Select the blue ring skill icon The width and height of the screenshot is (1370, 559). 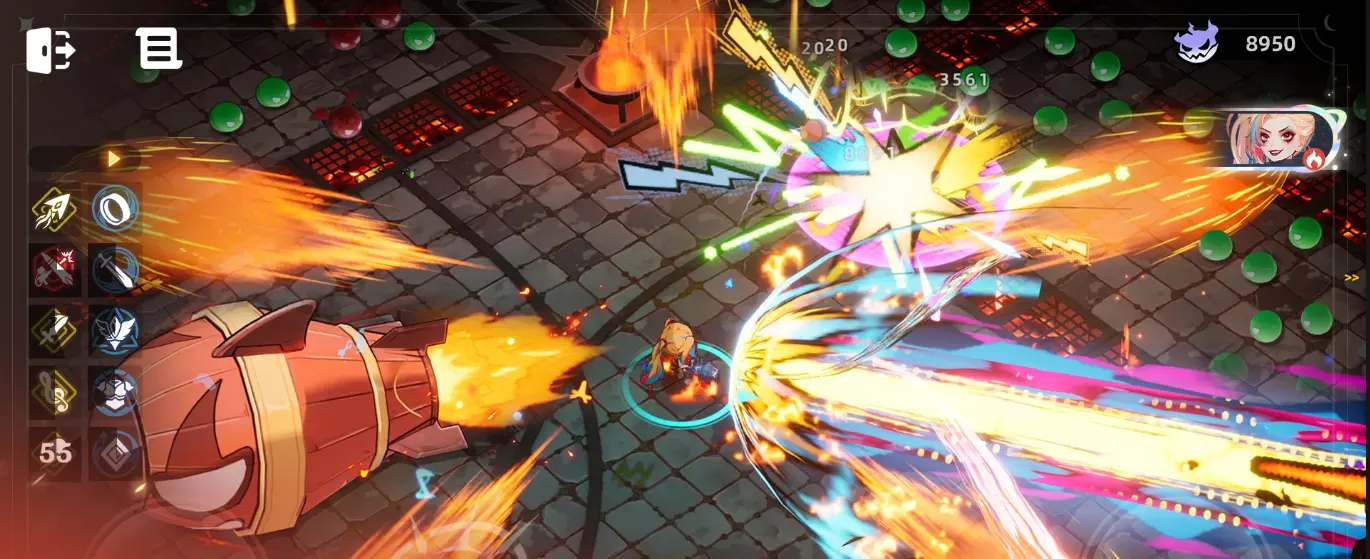tap(114, 209)
